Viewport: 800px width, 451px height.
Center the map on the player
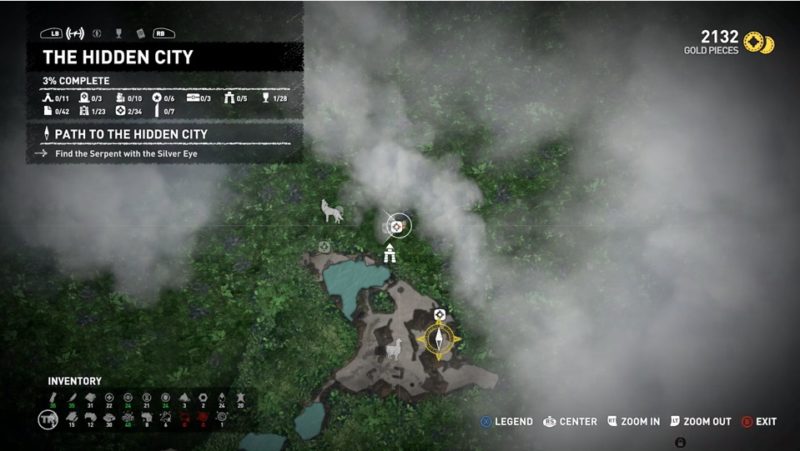click(570, 422)
